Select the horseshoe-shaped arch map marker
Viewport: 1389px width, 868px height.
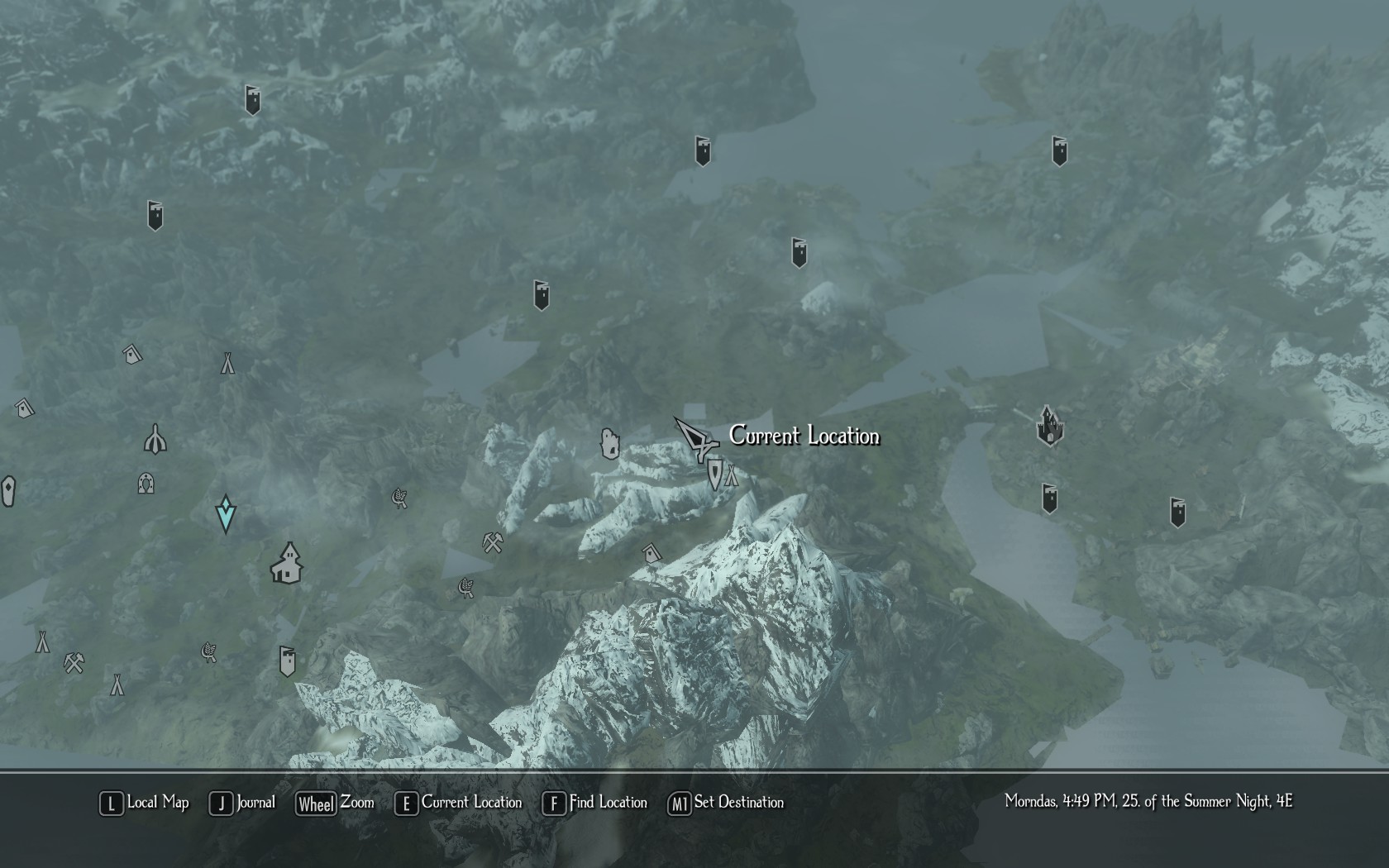[146, 483]
